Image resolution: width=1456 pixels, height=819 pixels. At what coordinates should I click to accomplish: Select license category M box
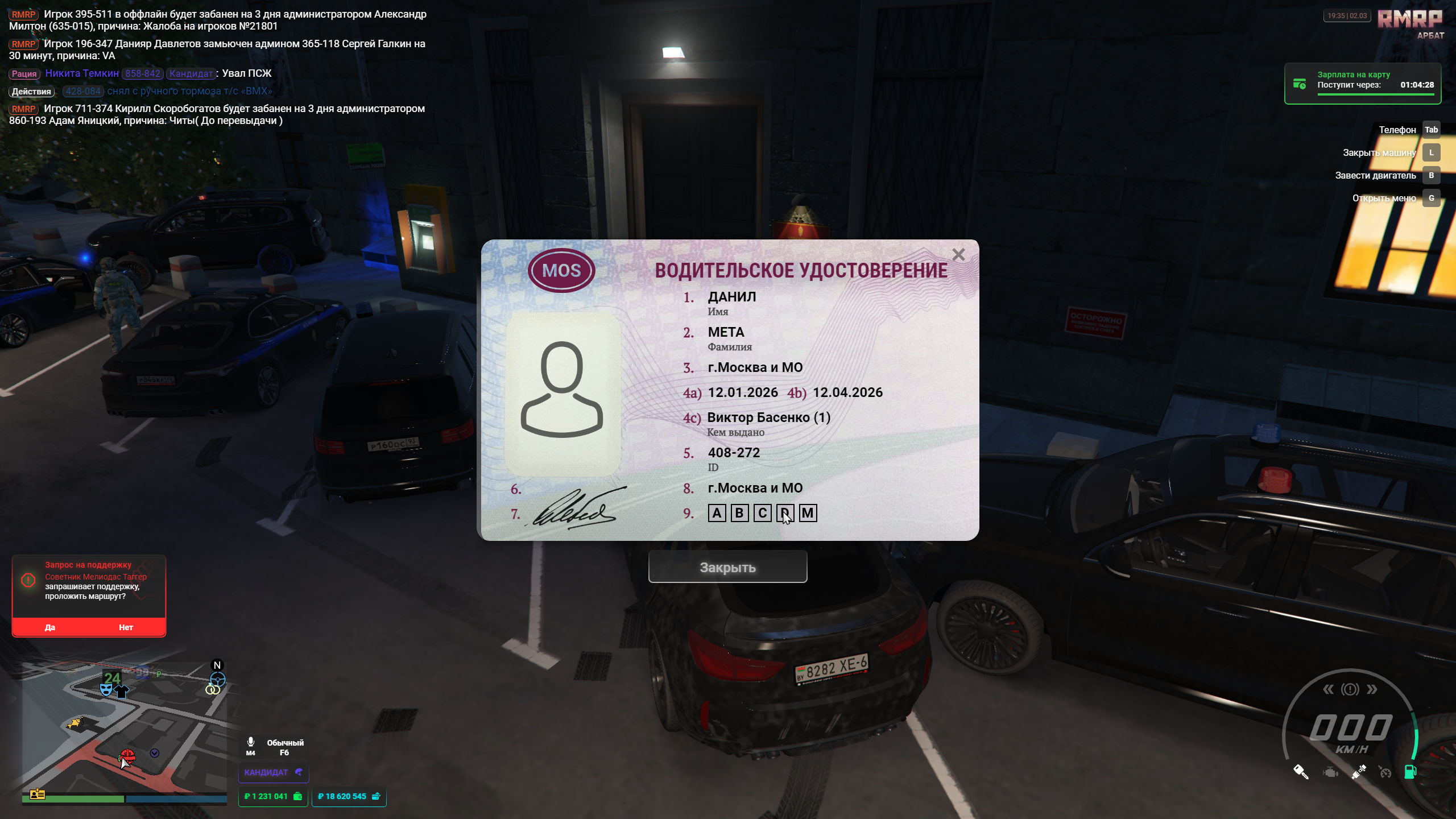[808, 513]
